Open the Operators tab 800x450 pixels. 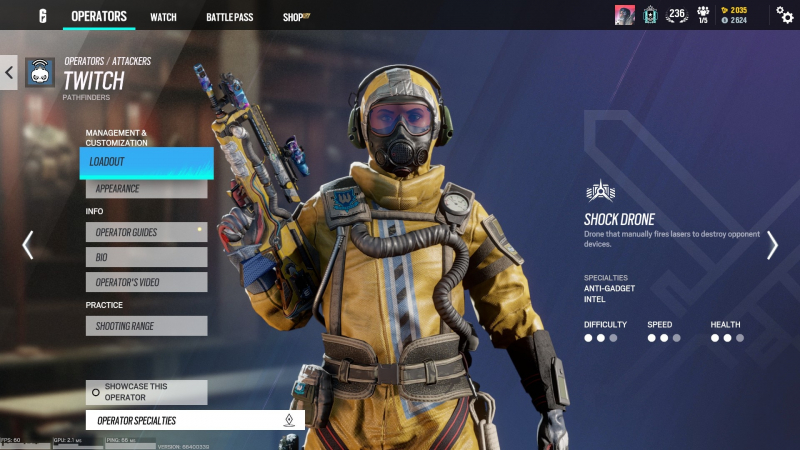[x=99, y=16]
